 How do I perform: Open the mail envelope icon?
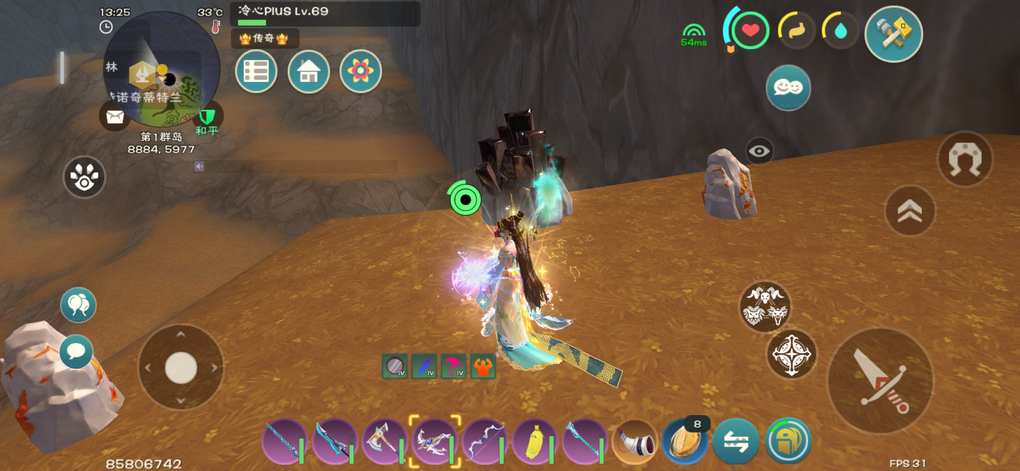(x=114, y=117)
